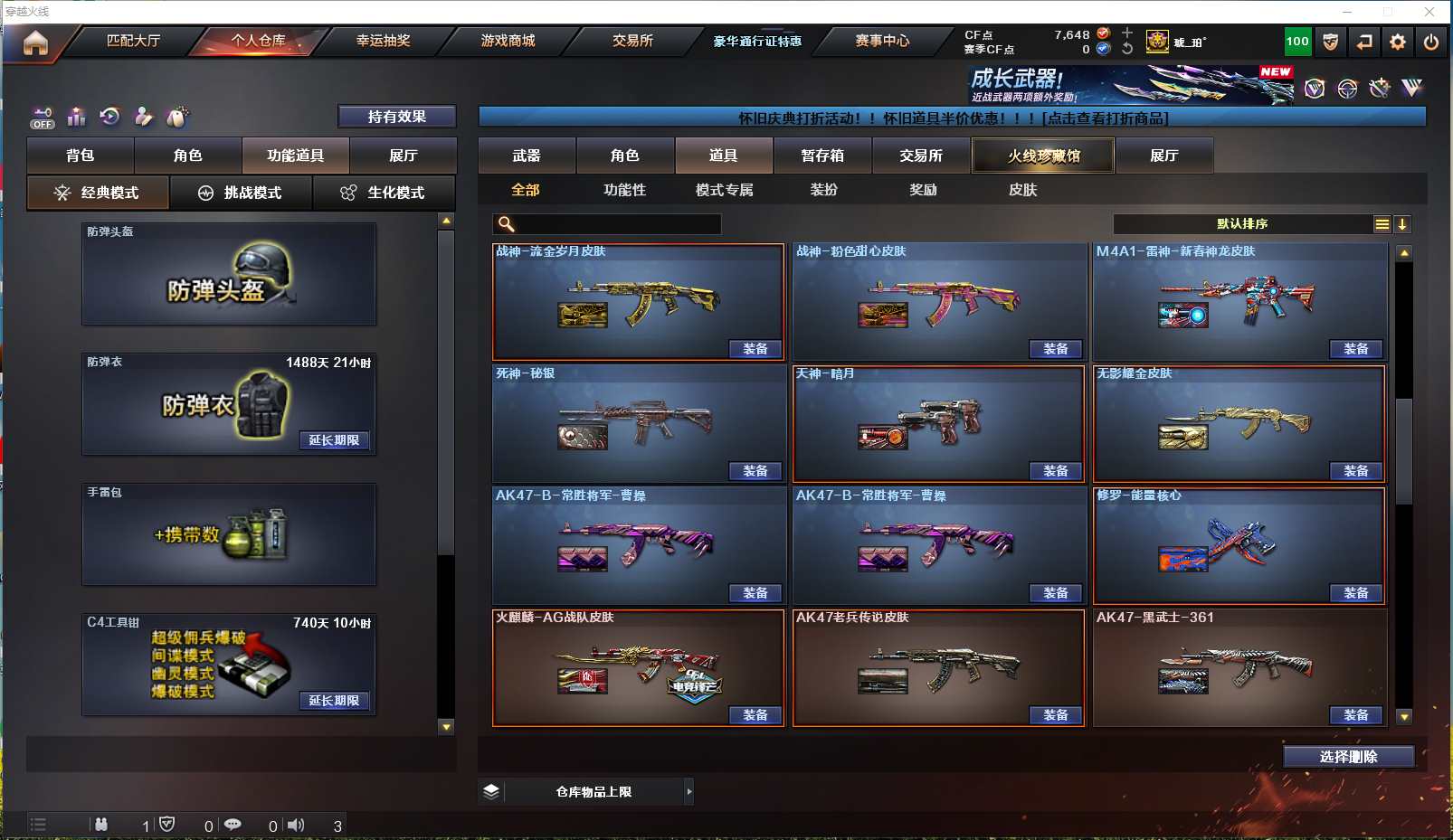Go to 游戏商城 game shop
The width and height of the screenshot is (1453, 840).
click(x=508, y=41)
